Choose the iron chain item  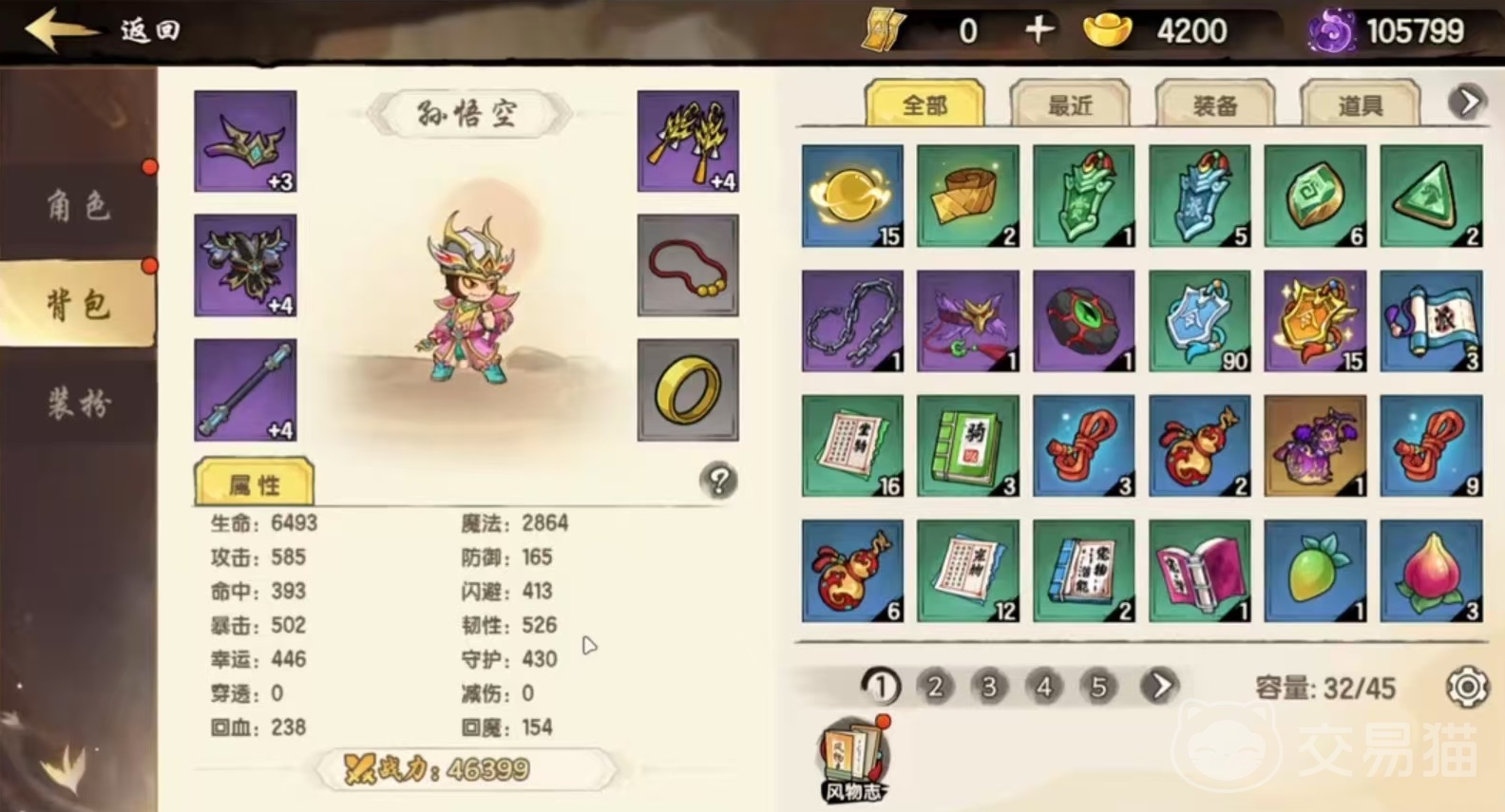(852, 321)
